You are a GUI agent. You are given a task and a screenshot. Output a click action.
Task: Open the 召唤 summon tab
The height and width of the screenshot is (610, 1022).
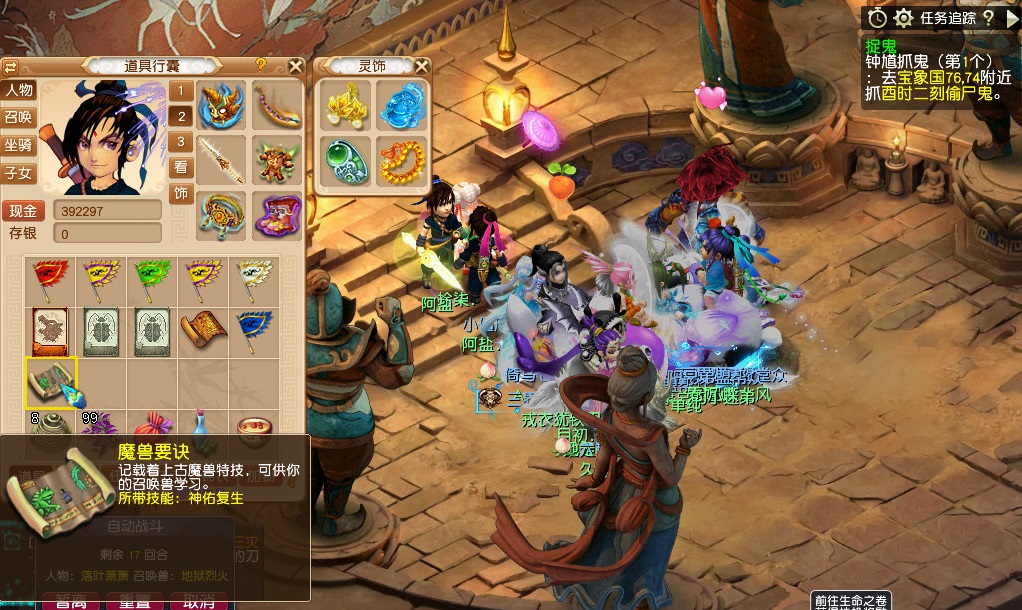coord(19,117)
